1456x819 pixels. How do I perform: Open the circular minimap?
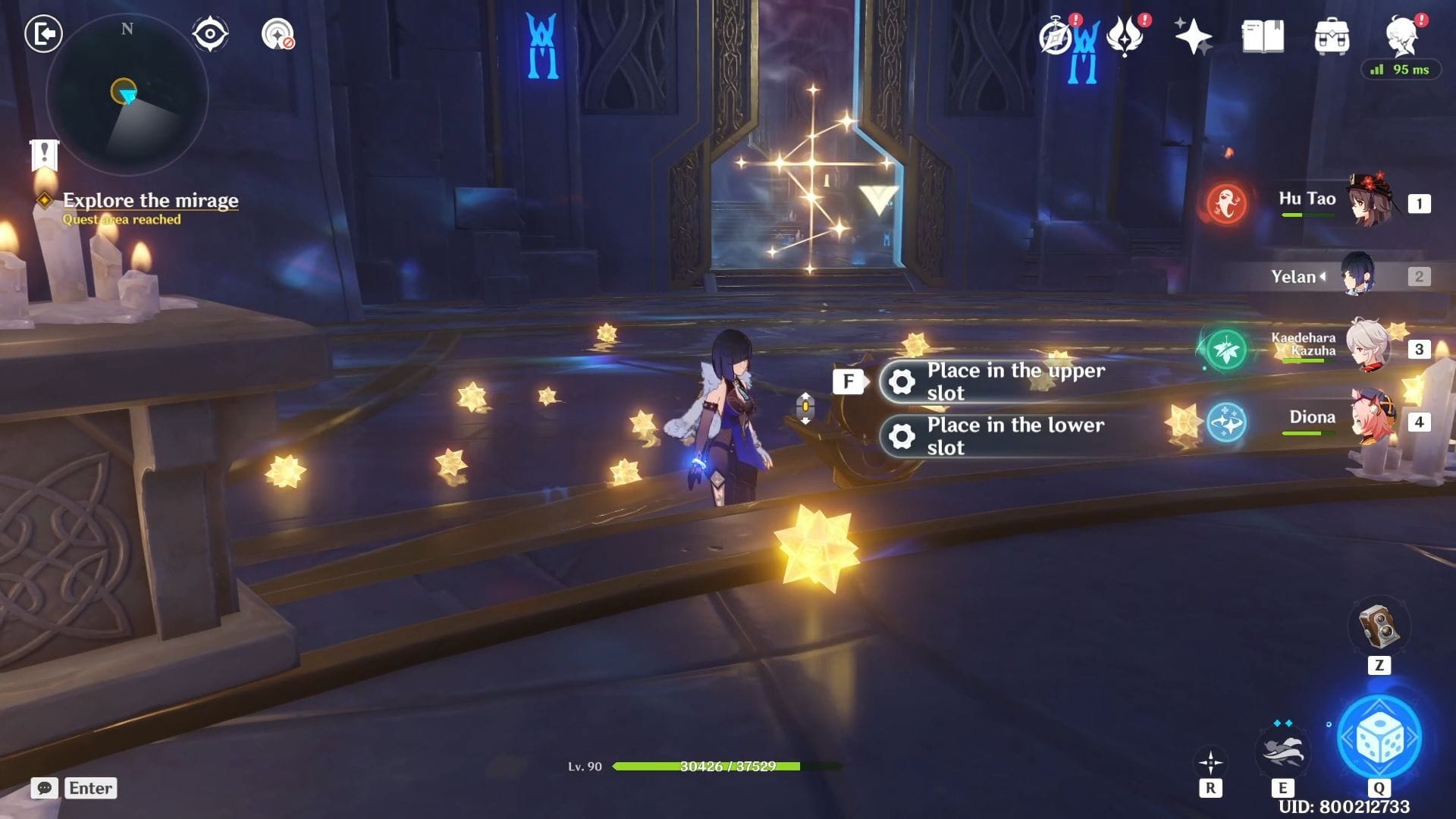(x=127, y=95)
